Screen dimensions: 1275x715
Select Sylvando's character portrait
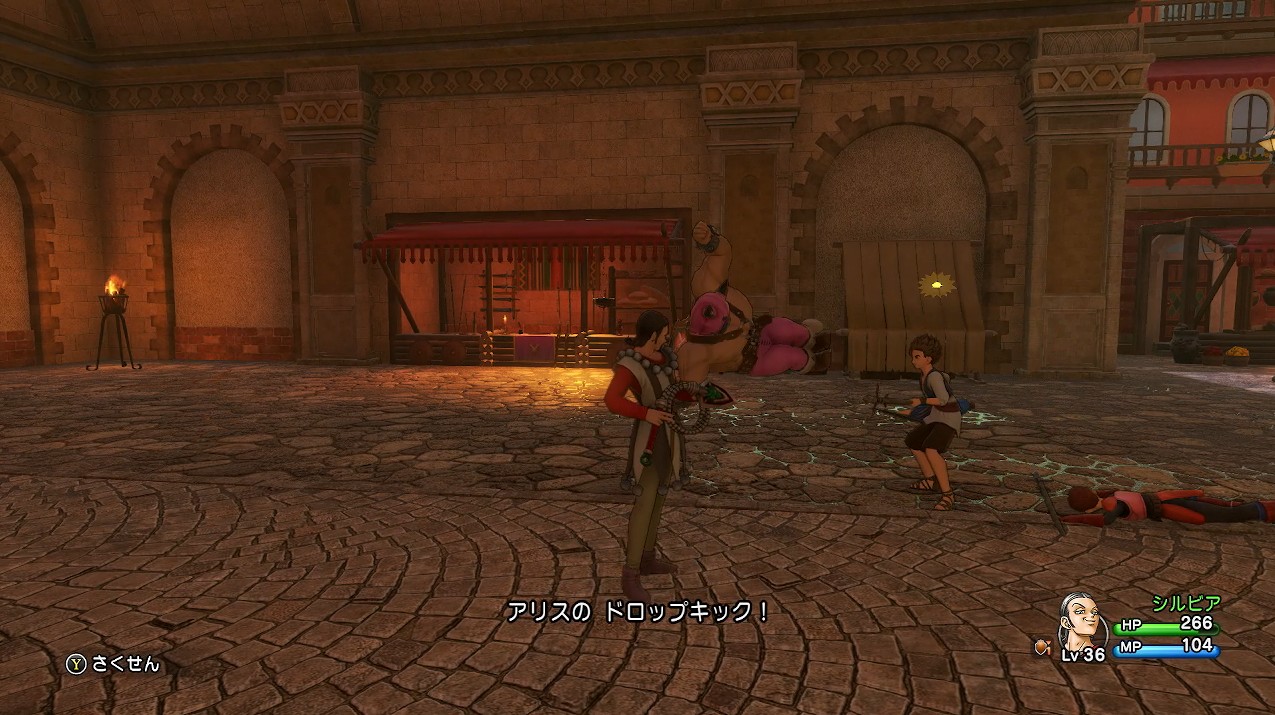click(x=1080, y=617)
